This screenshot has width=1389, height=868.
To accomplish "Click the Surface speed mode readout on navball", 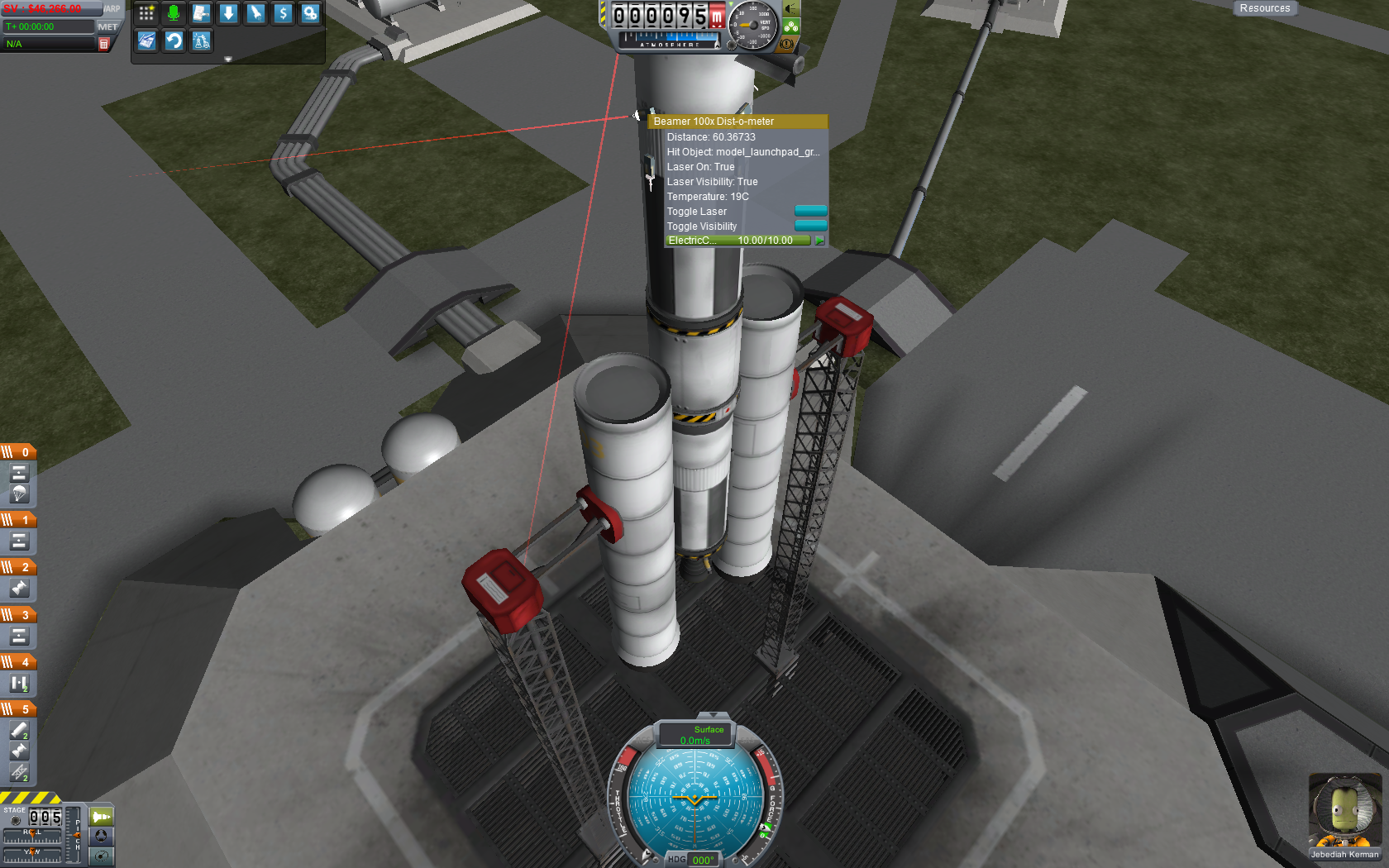I will pyautogui.click(x=695, y=735).
